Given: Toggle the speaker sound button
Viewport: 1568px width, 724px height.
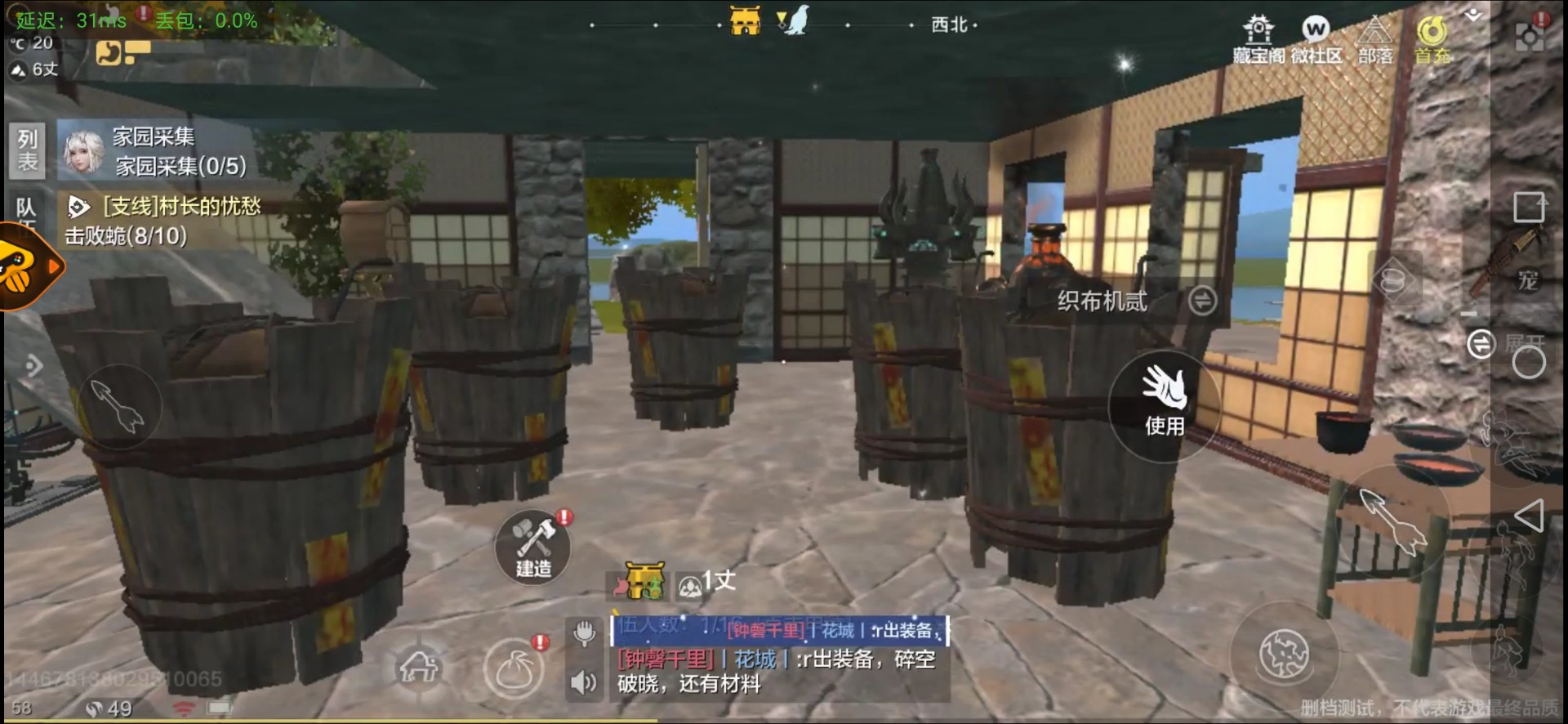Looking at the screenshot, I should pyautogui.click(x=584, y=682).
